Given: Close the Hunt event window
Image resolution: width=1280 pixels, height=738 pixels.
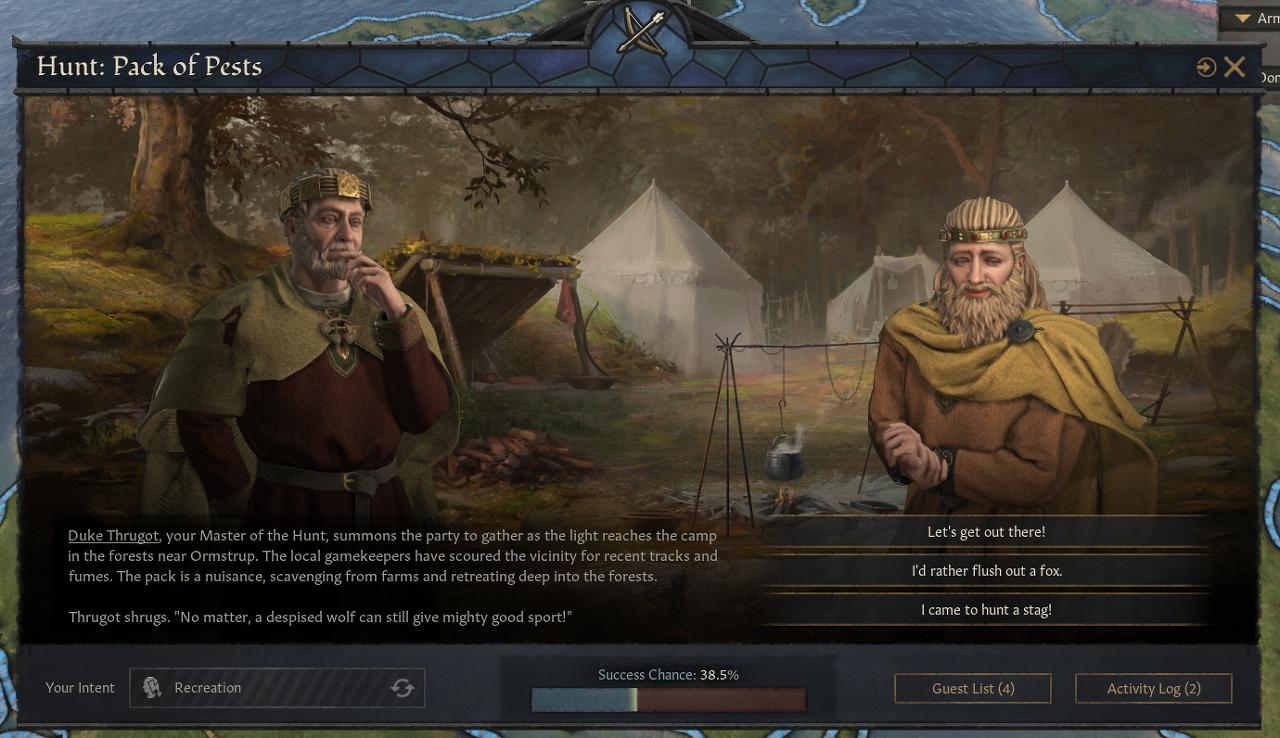Looking at the screenshot, I should point(1235,67).
